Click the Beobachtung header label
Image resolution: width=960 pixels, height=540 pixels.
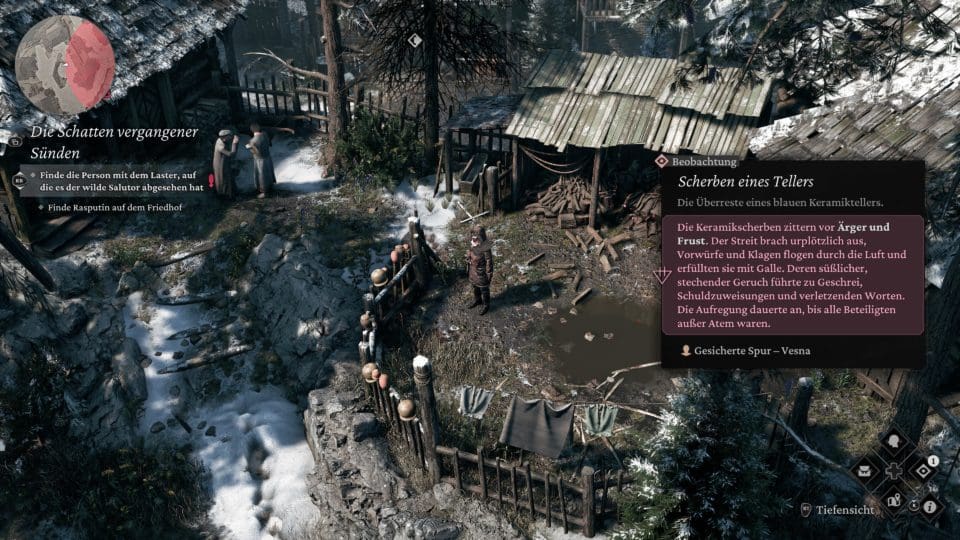click(x=705, y=161)
